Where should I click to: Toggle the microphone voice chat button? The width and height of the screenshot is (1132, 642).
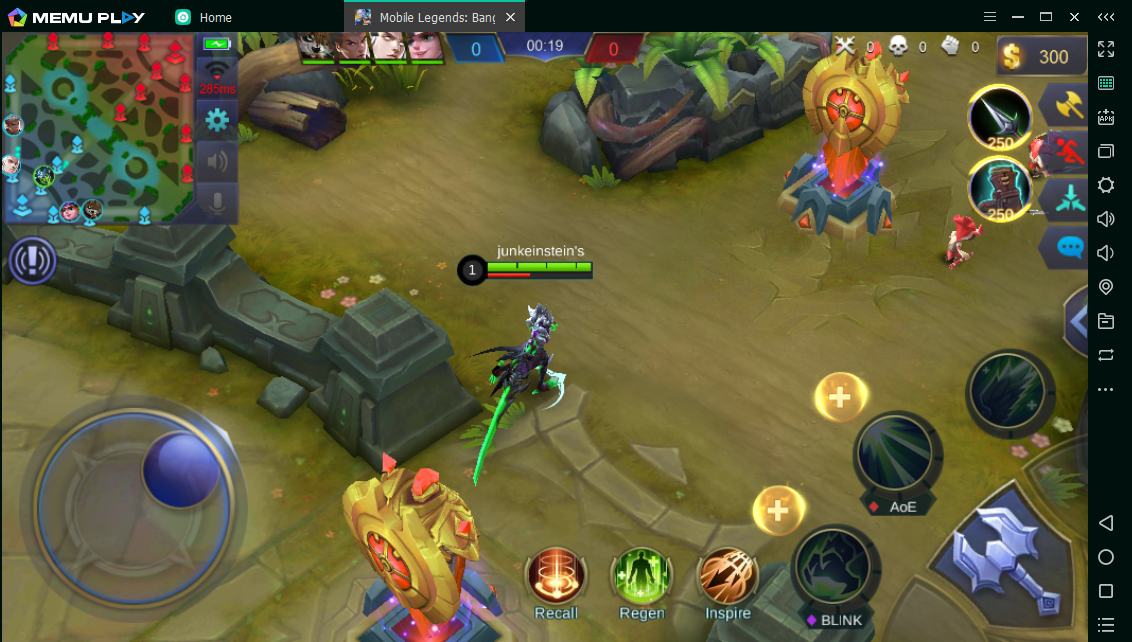click(x=217, y=201)
